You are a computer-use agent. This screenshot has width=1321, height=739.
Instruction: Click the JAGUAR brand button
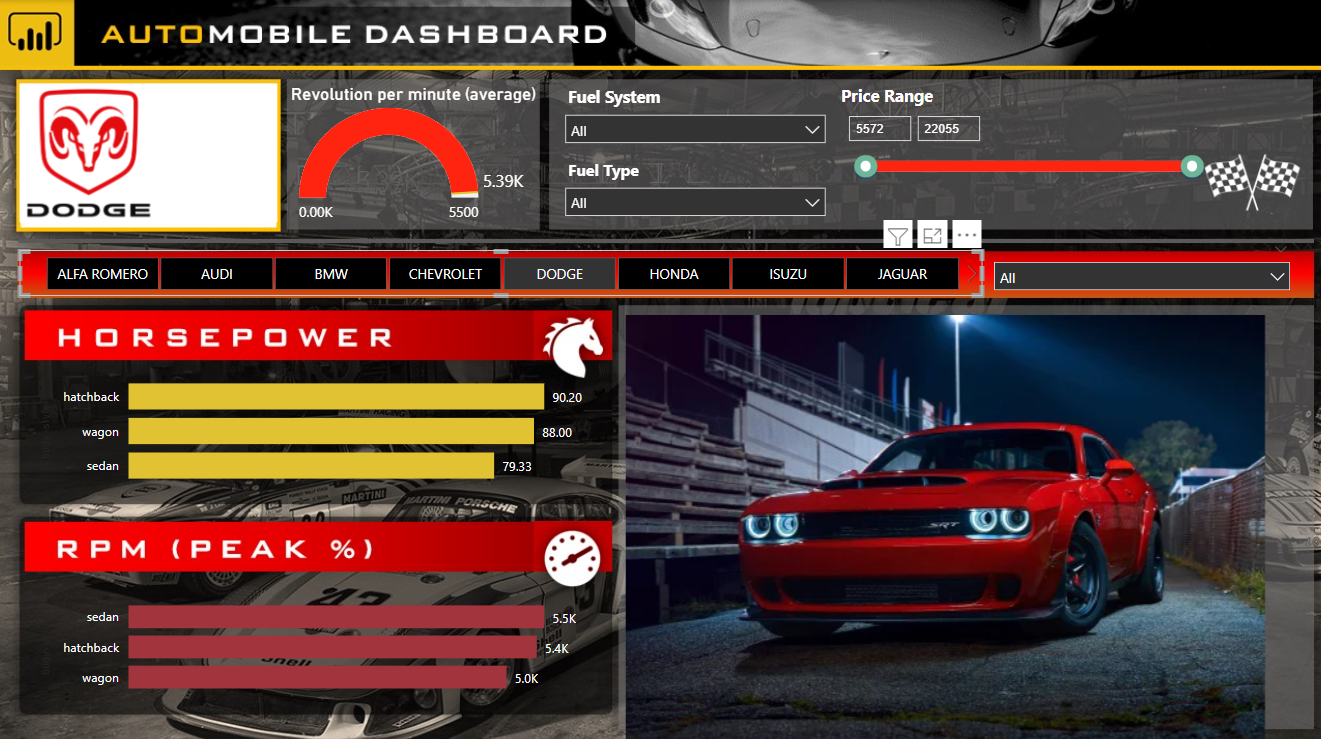[902, 273]
